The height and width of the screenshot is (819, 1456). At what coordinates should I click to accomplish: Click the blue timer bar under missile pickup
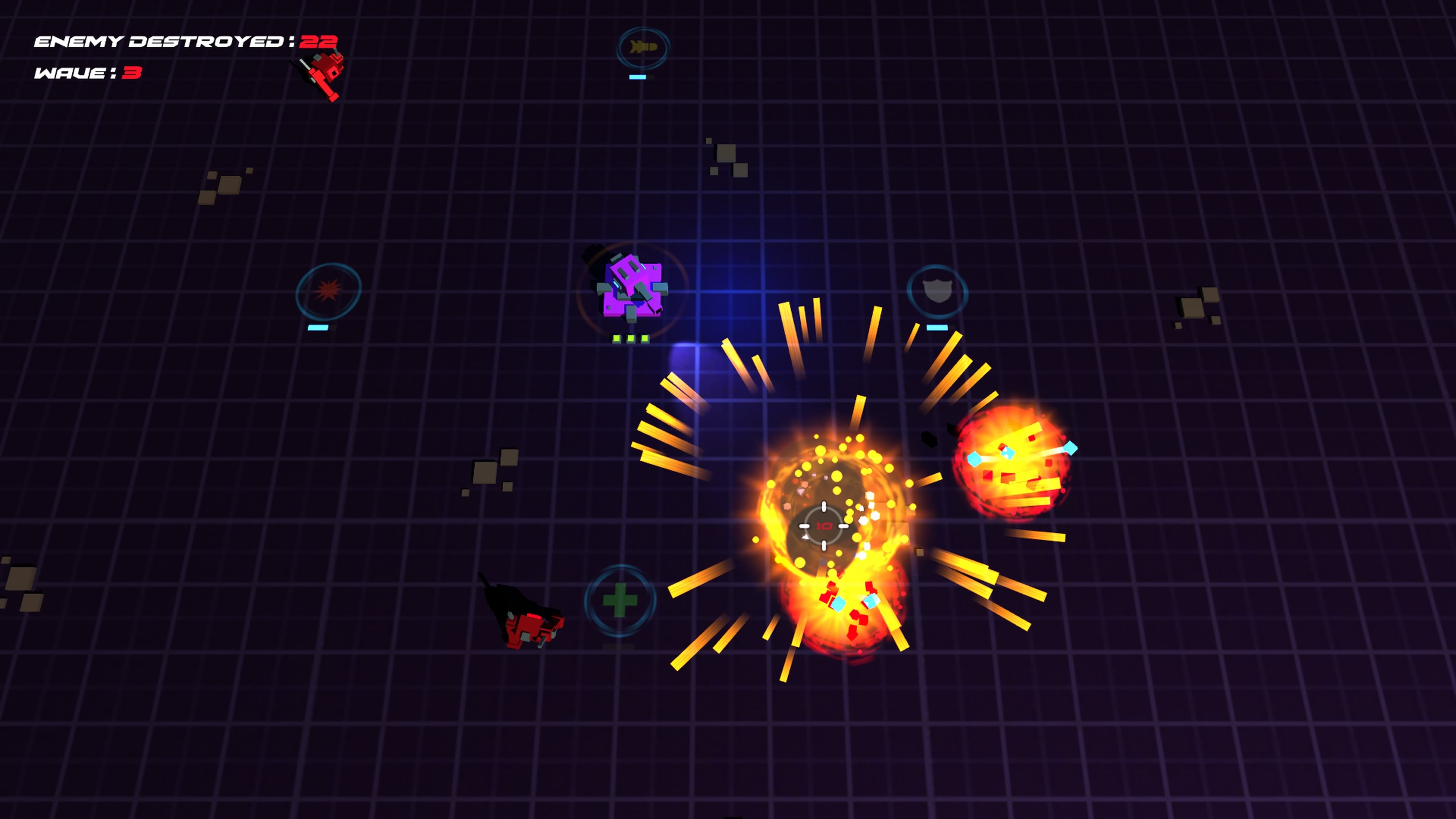click(637, 76)
